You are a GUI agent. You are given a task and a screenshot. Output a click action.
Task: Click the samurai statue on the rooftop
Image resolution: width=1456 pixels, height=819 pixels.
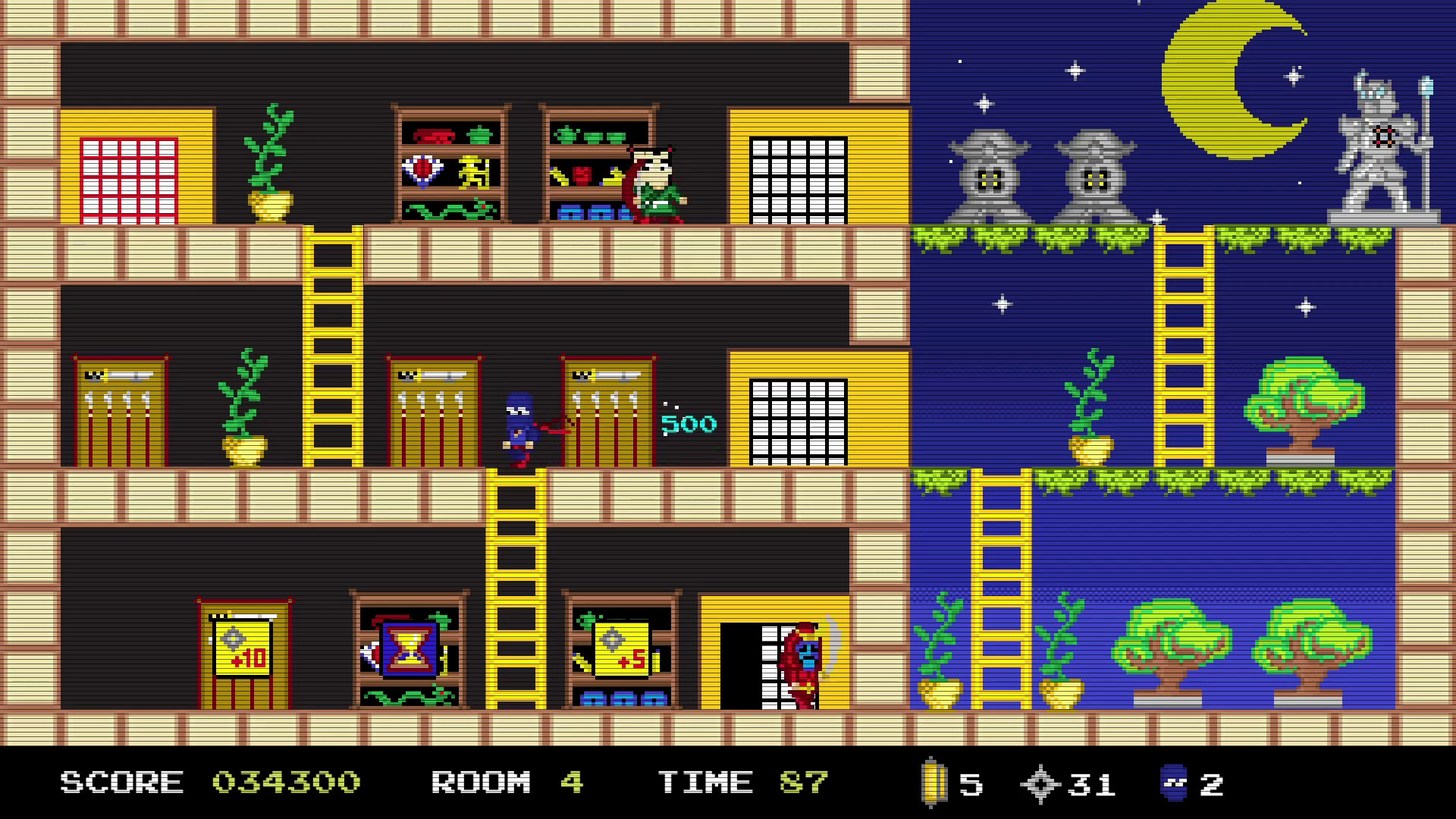coord(1384,140)
